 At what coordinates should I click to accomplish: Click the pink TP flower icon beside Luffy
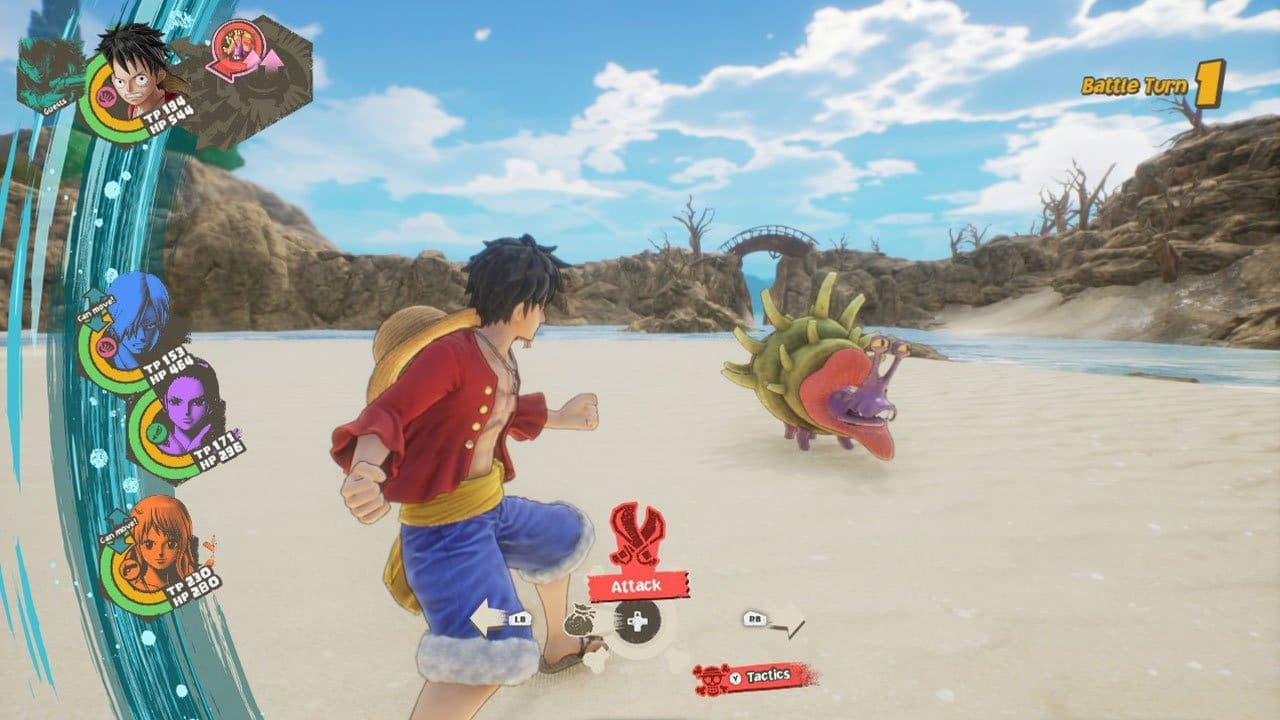pos(107,97)
